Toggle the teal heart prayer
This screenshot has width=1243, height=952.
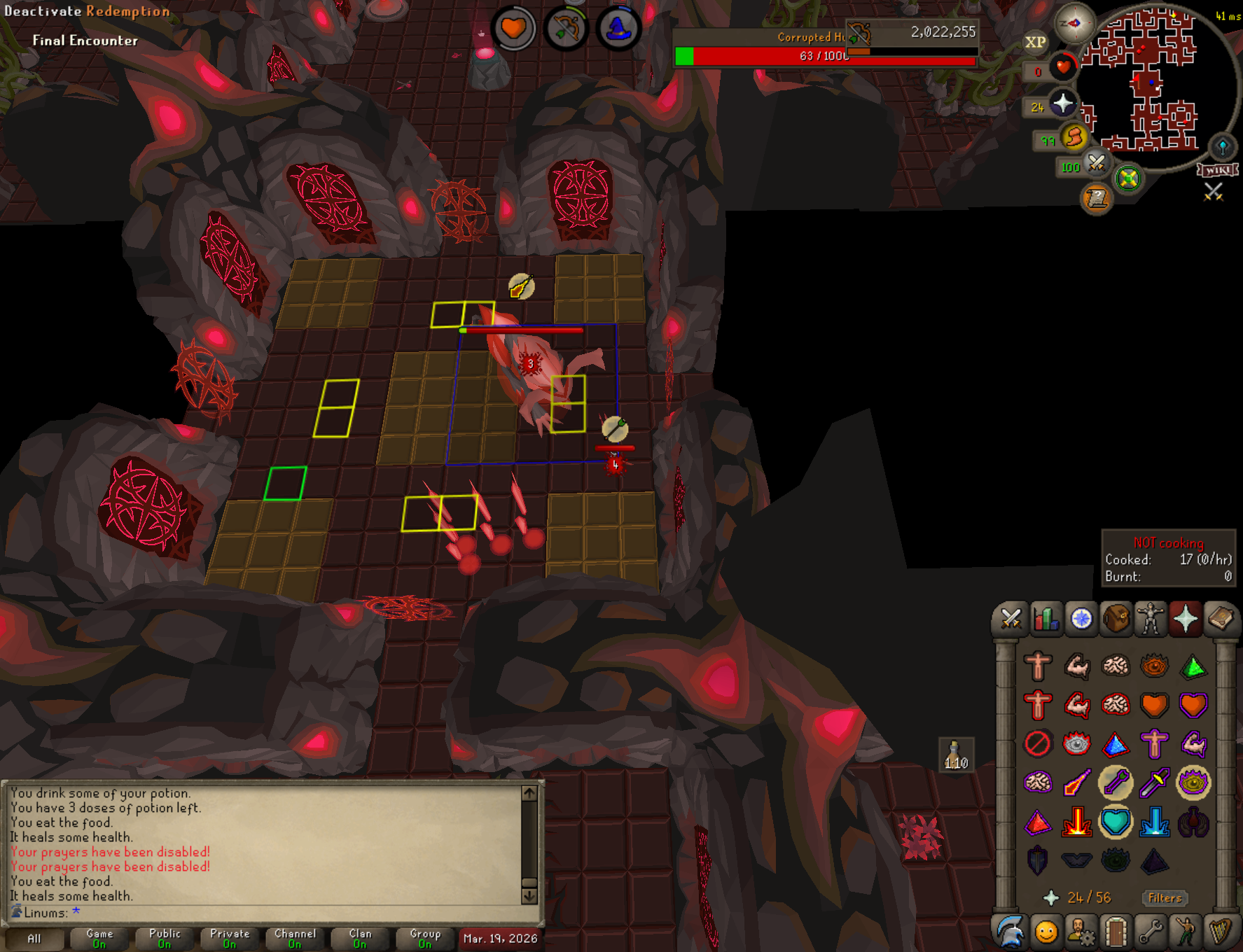pyautogui.click(x=1115, y=822)
